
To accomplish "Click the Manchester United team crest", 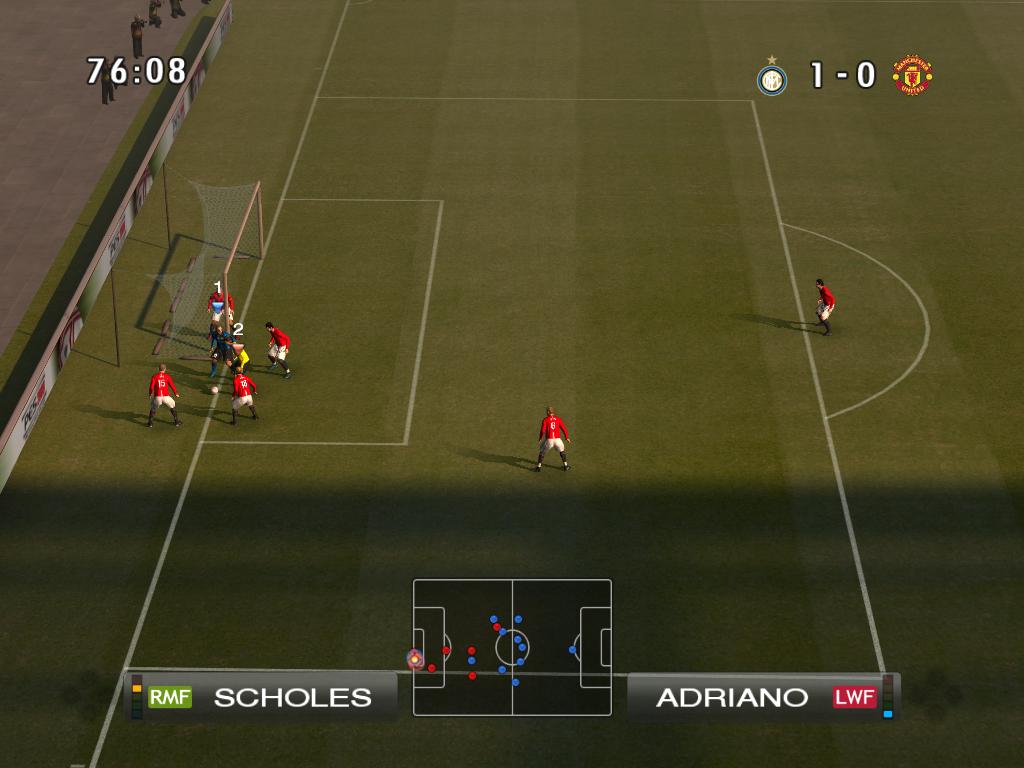I will pyautogui.click(x=912, y=76).
